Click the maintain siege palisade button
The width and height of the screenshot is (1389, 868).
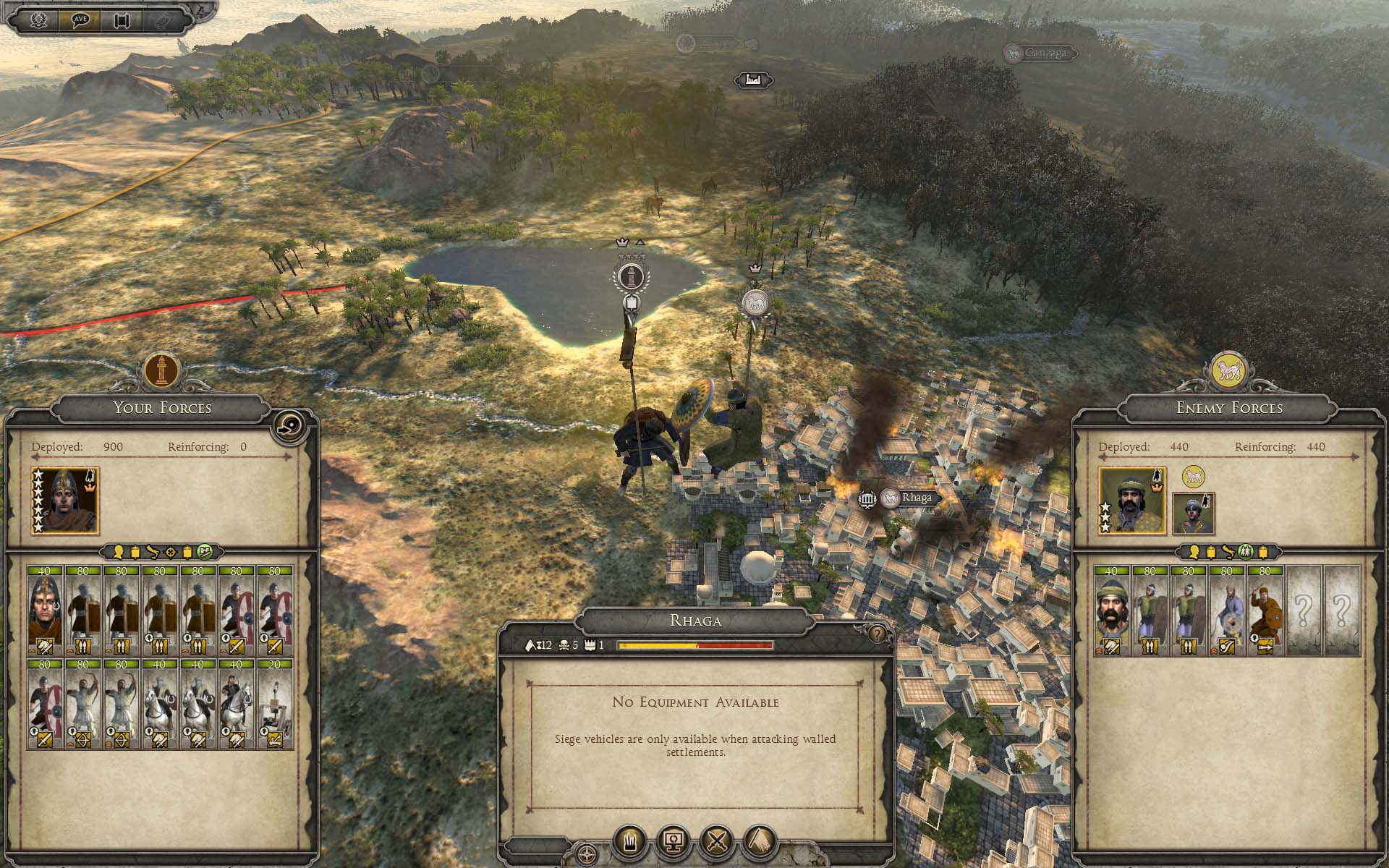pos(630,842)
